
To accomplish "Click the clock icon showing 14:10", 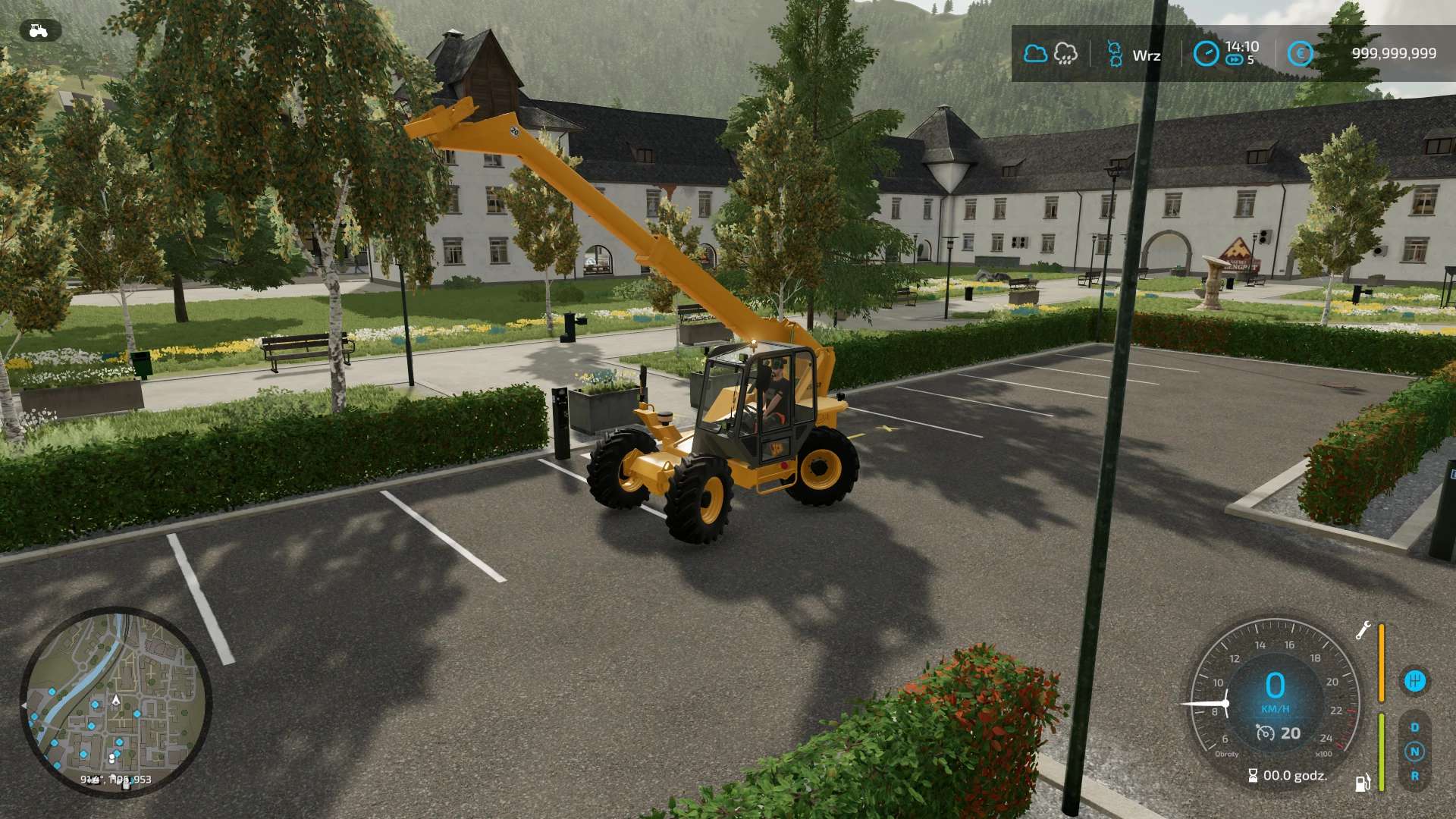I will tap(1205, 53).
